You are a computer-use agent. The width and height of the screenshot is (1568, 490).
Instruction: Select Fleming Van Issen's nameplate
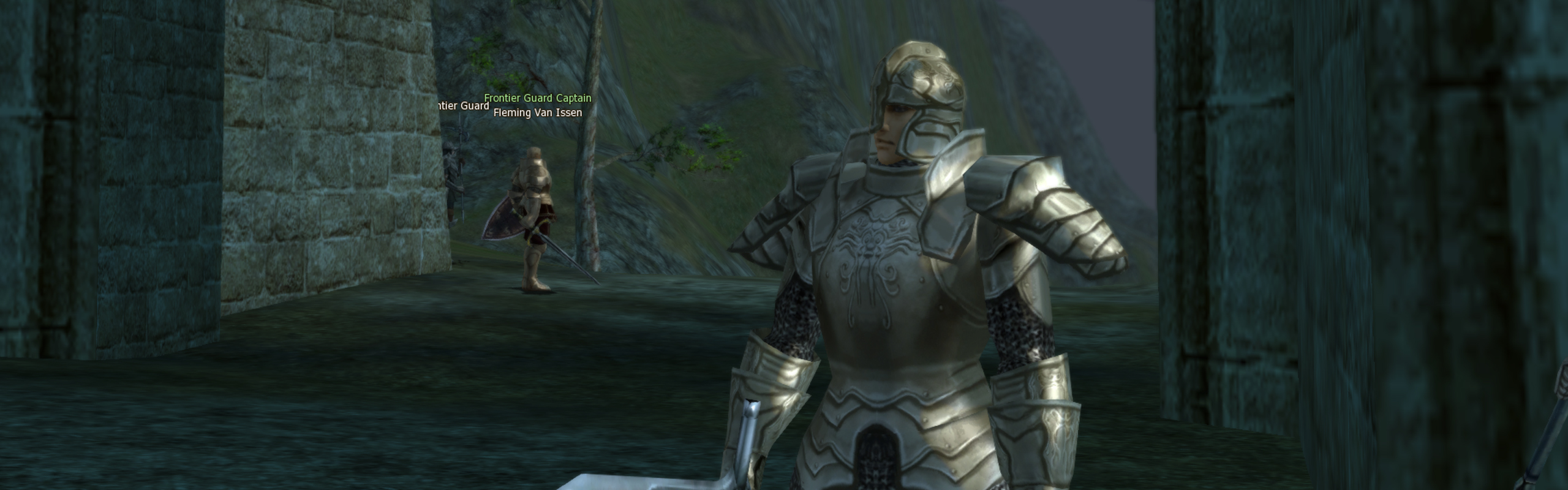pyautogui.click(x=537, y=113)
